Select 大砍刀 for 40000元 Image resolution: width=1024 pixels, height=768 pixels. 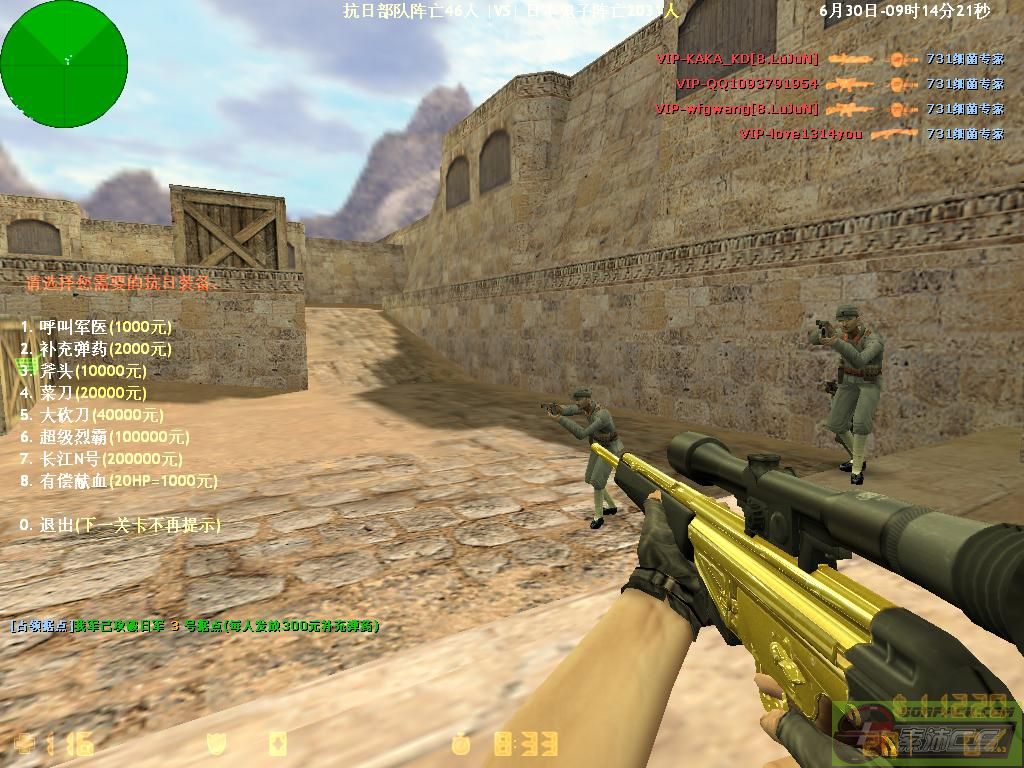(100, 415)
